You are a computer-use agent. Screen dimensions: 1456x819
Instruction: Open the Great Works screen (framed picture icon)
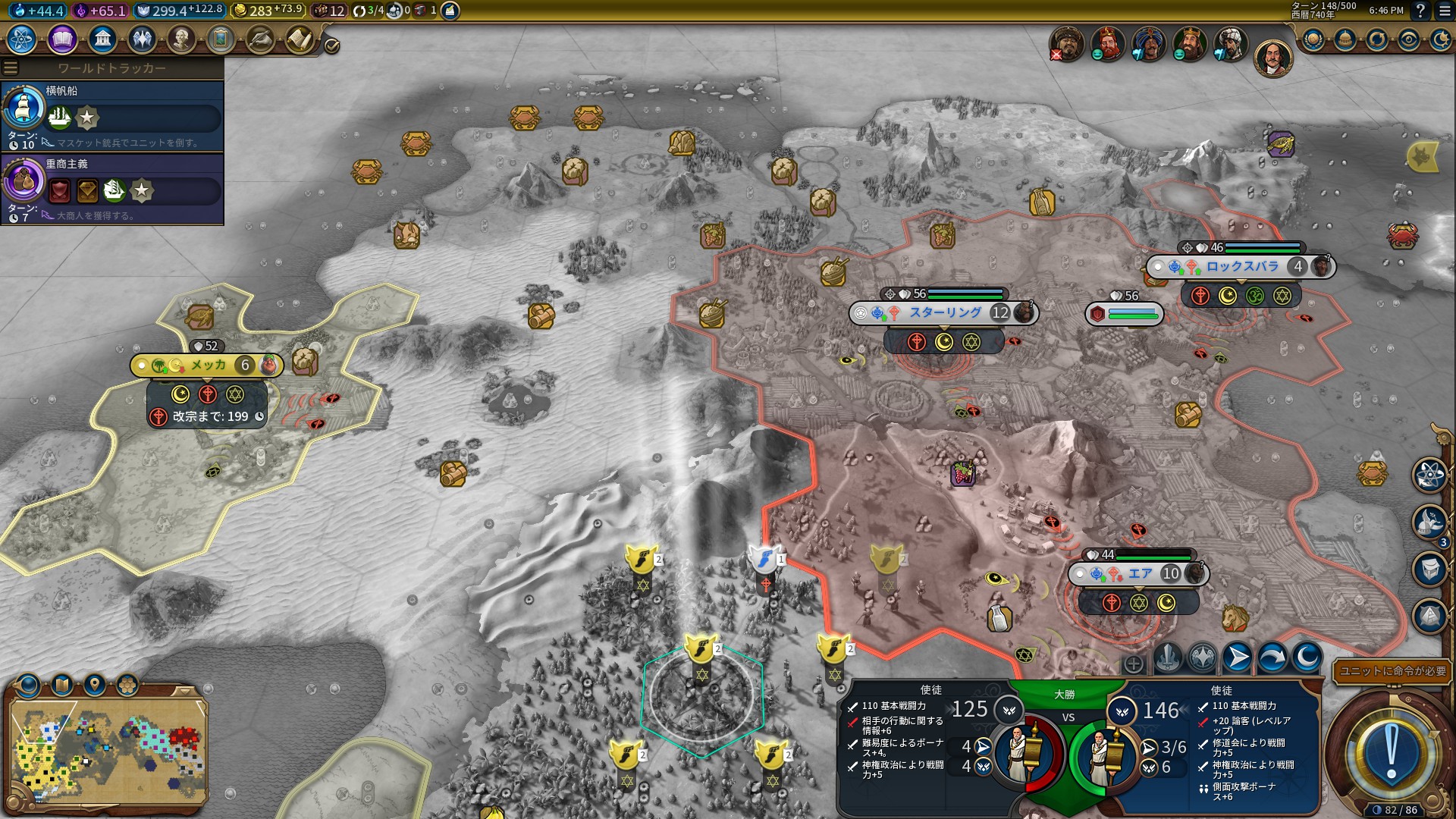224,39
